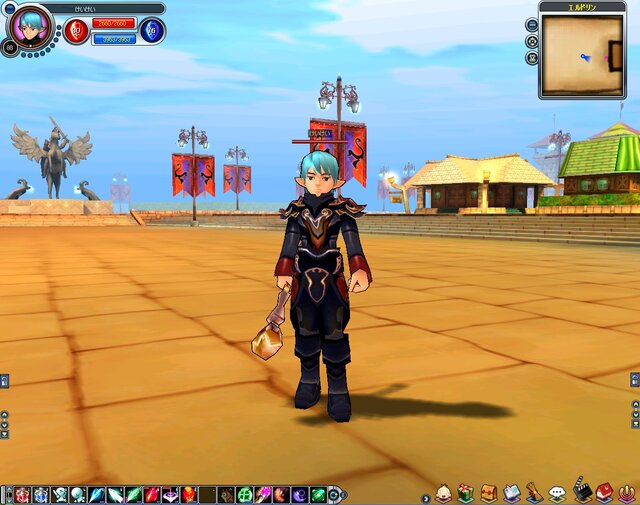Image resolution: width=640 pixels, height=505 pixels.
Task: Use the blue potion hotbar slot
Action: click(41, 494)
